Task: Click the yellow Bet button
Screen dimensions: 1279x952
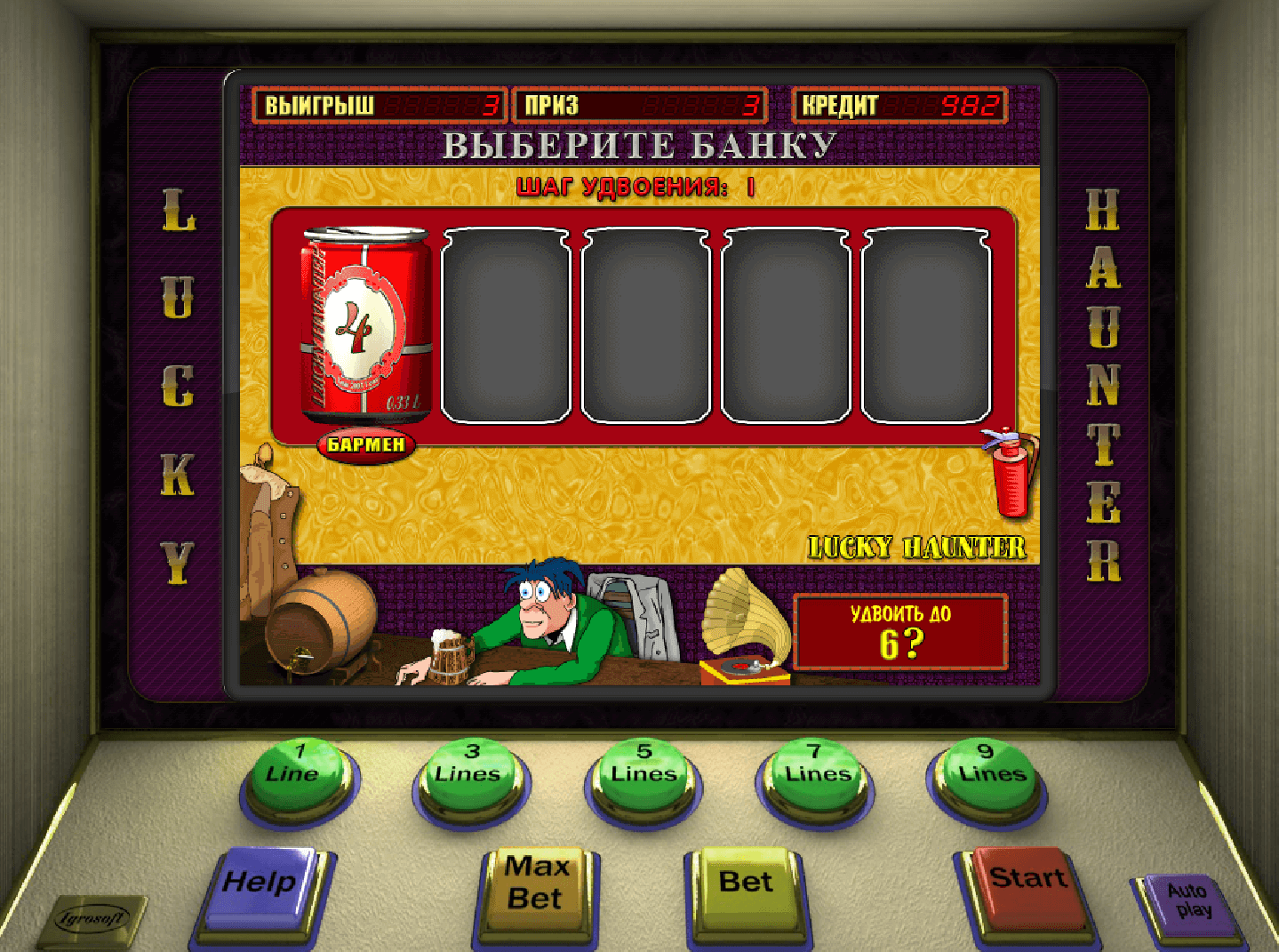Action: (745, 886)
